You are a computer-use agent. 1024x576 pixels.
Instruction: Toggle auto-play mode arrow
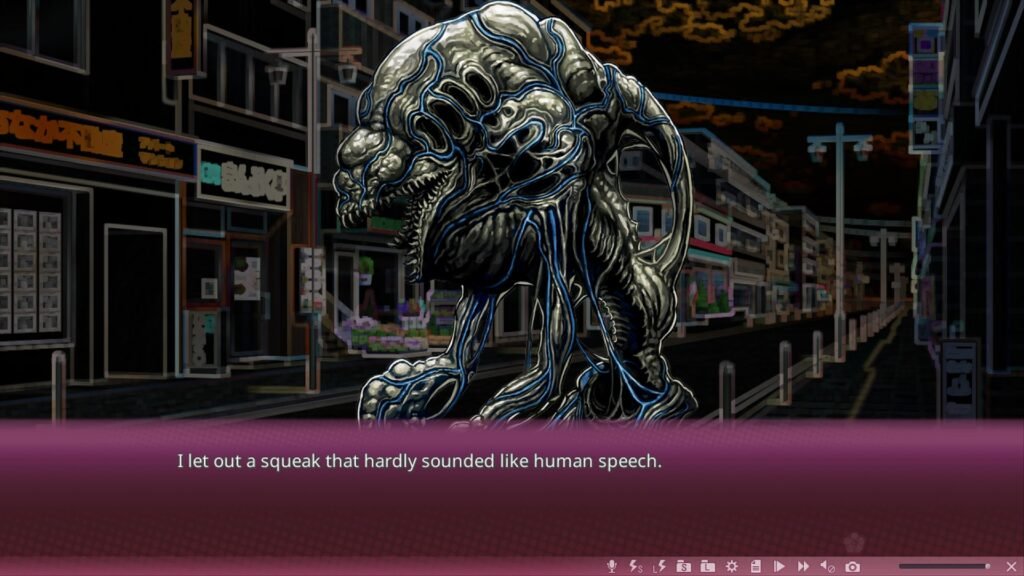coord(779,567)
